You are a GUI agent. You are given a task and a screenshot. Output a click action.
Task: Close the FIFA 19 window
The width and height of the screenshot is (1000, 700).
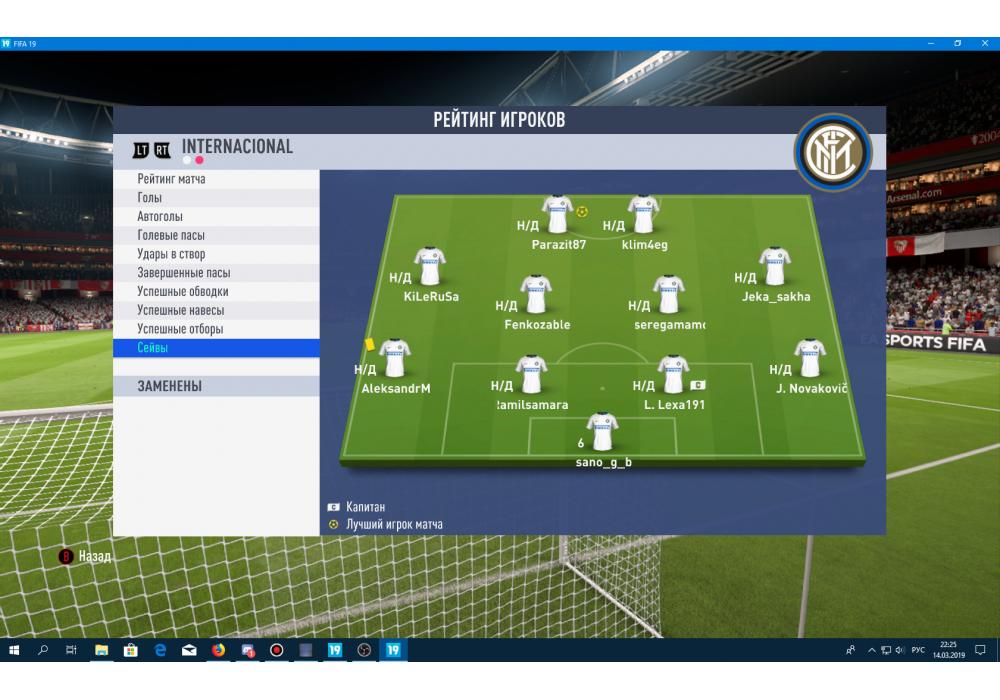(985, 44)
